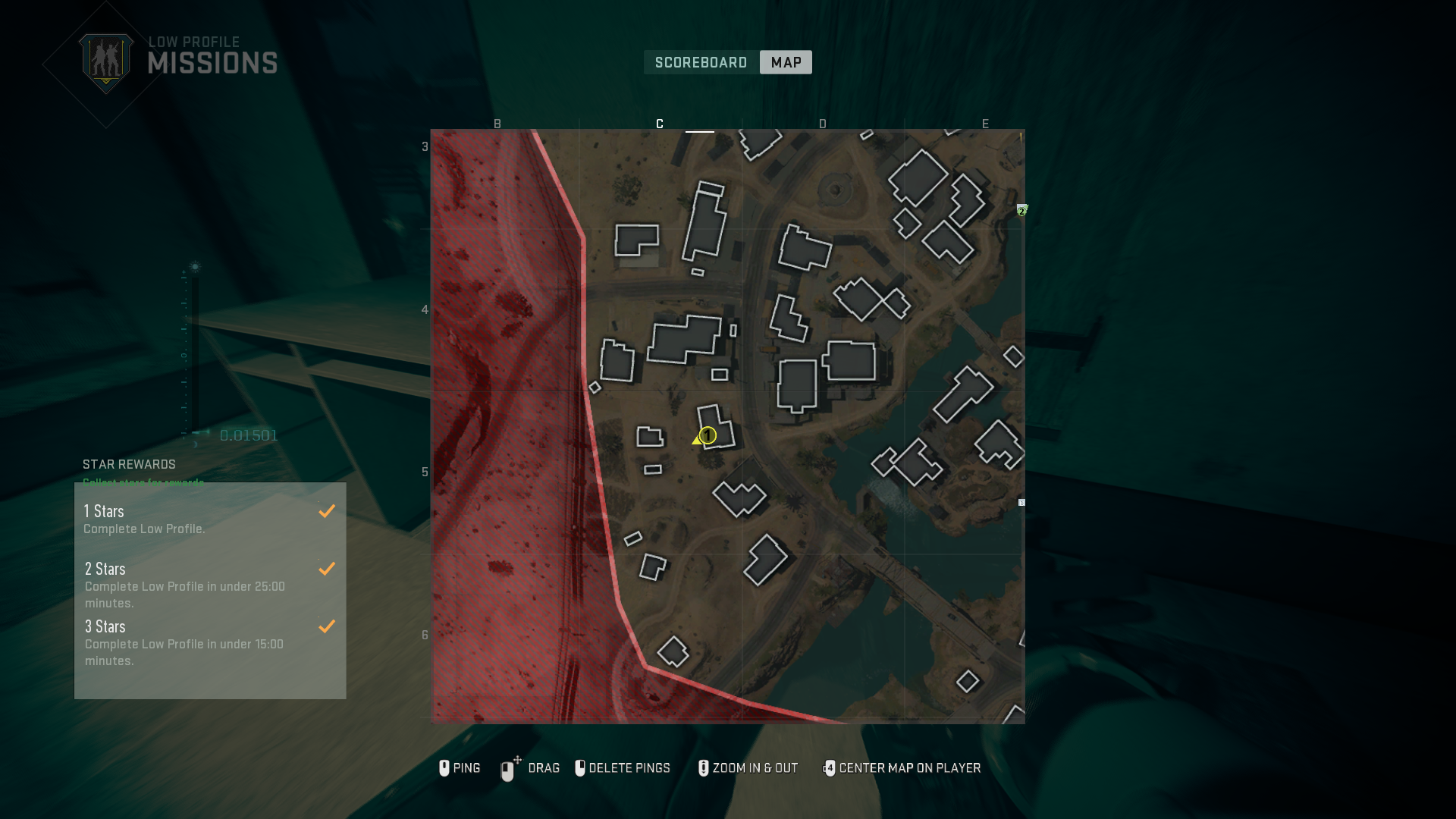Open grid column C header
The image size is (1456, 819).
(659, 123)
